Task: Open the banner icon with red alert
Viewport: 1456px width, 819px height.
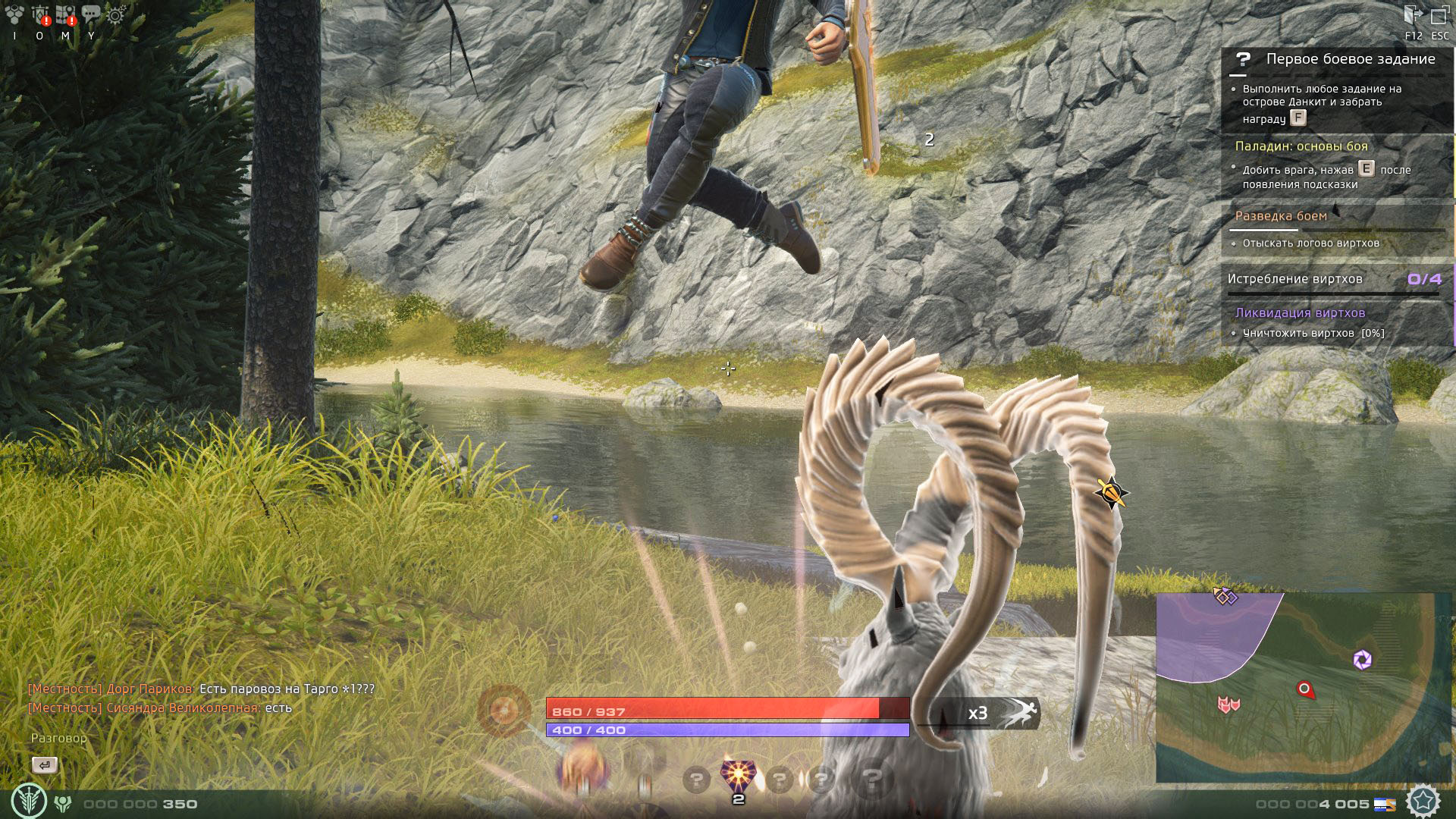Action: 39,14
